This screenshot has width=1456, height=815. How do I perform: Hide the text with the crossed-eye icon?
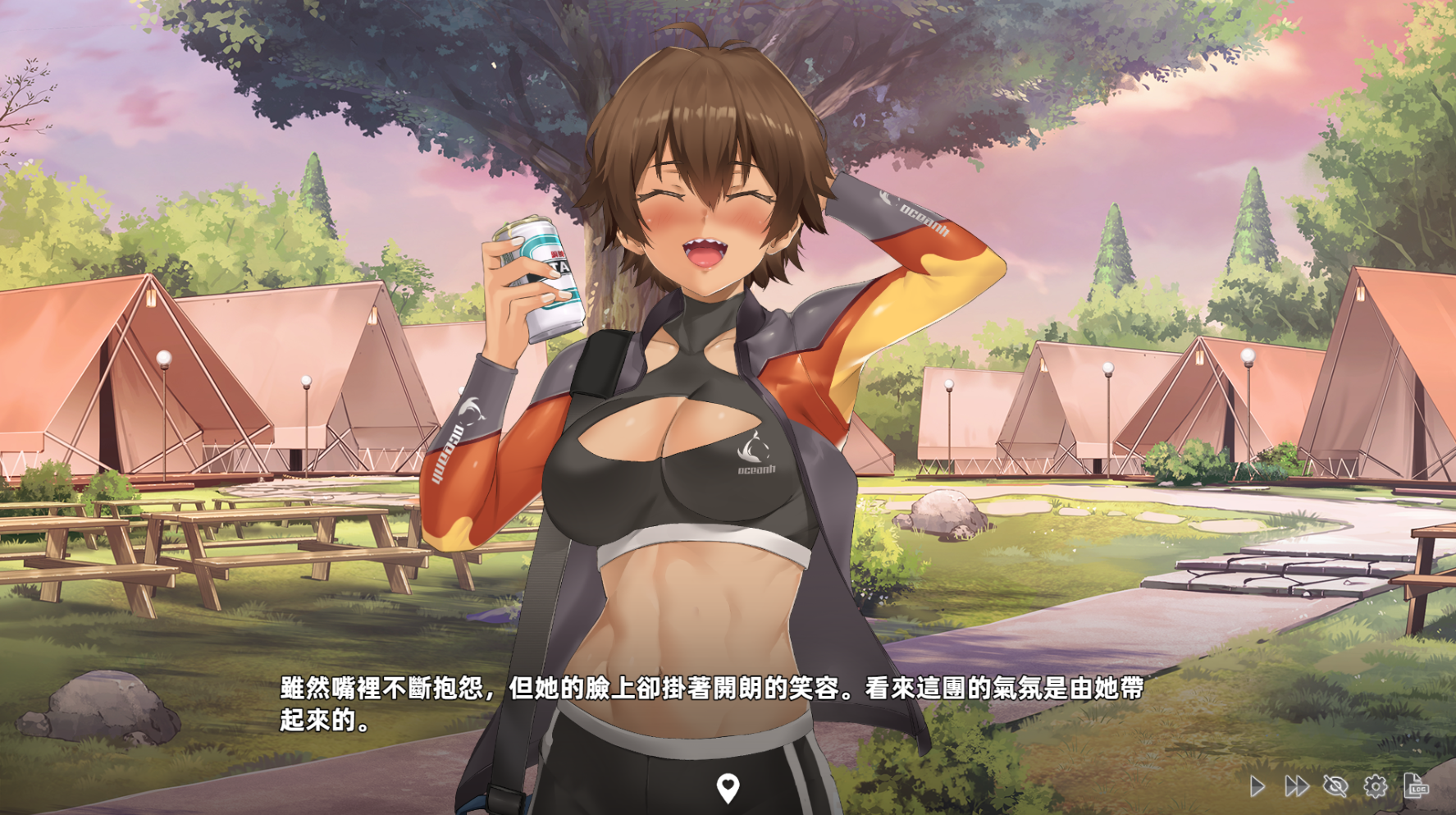(x=1335, y=786)
